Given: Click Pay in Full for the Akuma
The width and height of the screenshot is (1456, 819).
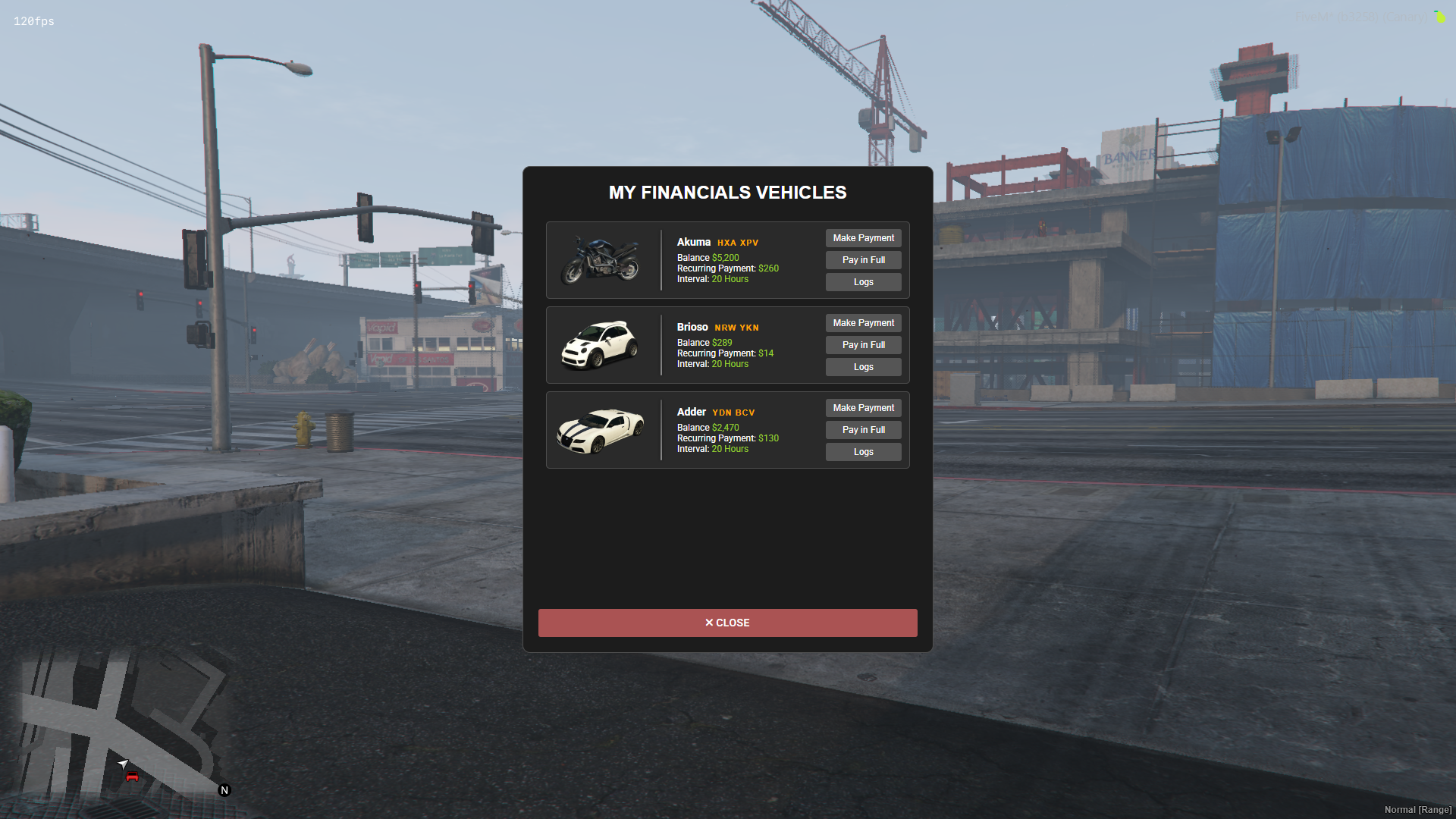Looking at the screenshot, I should click(863, 259).
